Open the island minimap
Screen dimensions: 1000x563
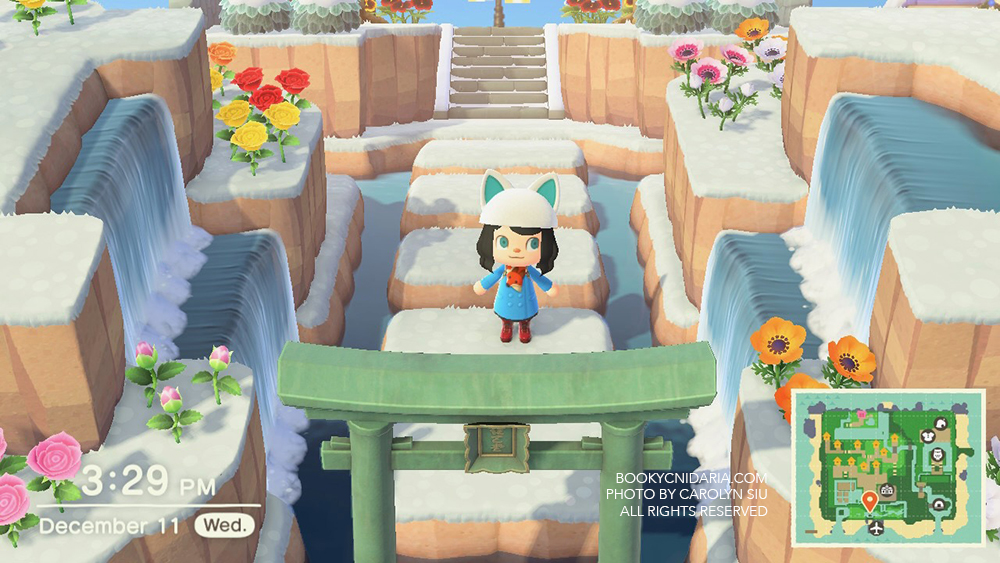point(889,468)
